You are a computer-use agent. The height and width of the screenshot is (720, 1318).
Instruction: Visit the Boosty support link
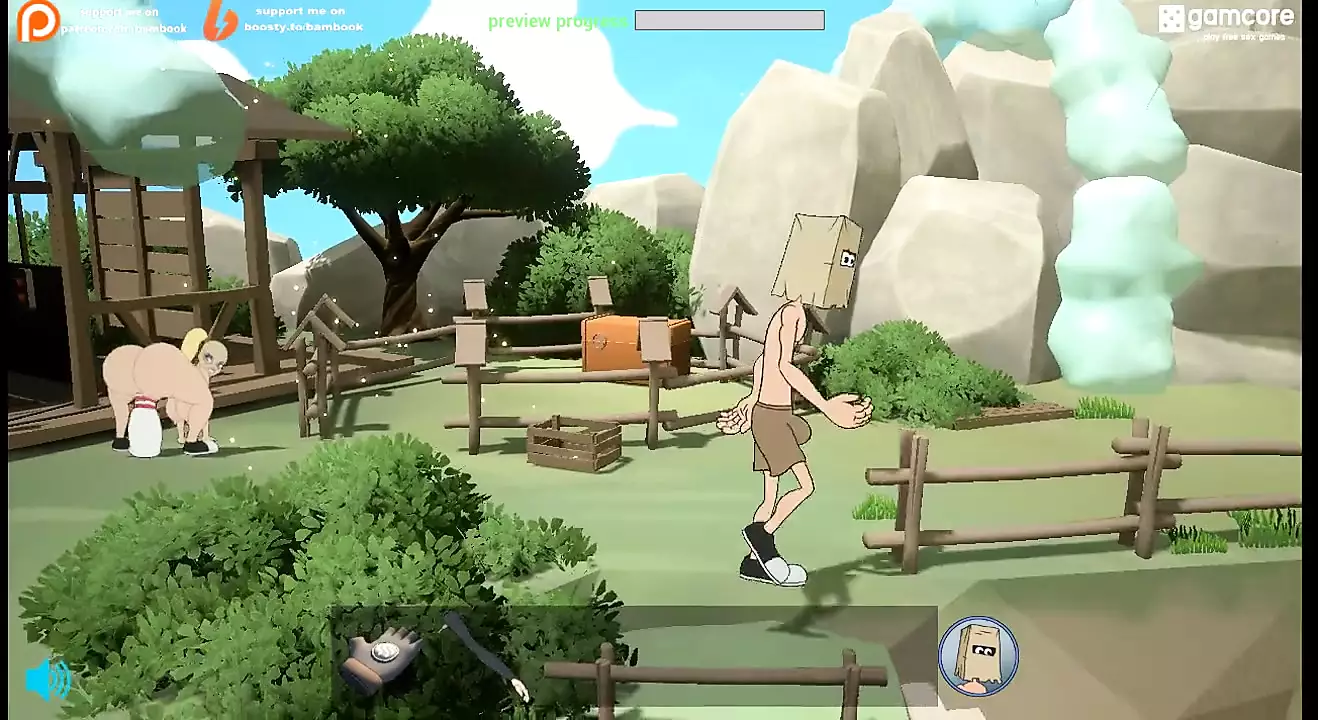click(x=222, y=20)
